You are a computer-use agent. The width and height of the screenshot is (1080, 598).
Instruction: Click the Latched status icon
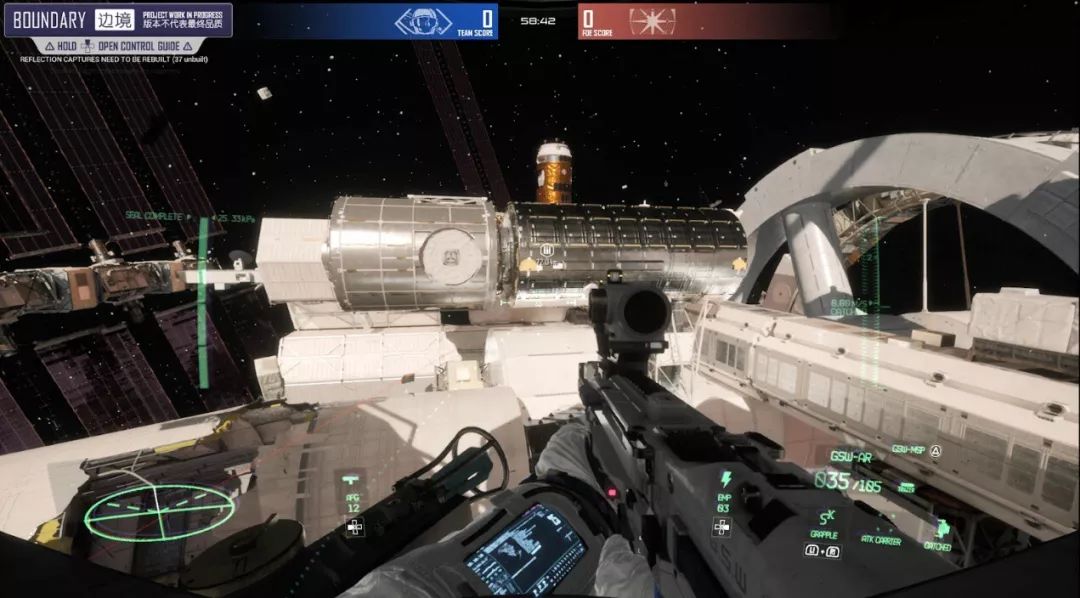(941, 529)
